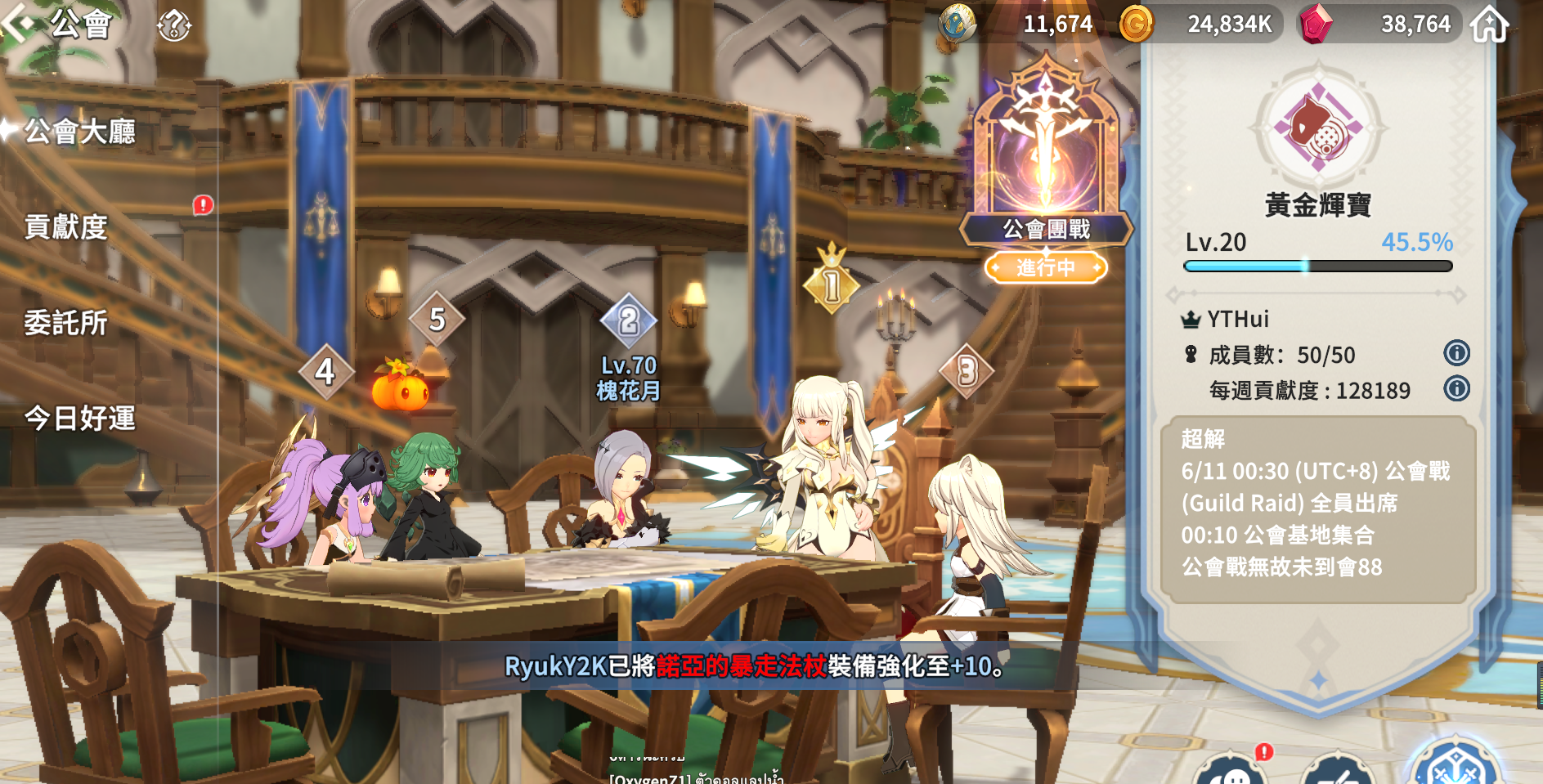Choose 委託所 from the guild menu
Screen dimensions: 1543x784
(66, 323)
